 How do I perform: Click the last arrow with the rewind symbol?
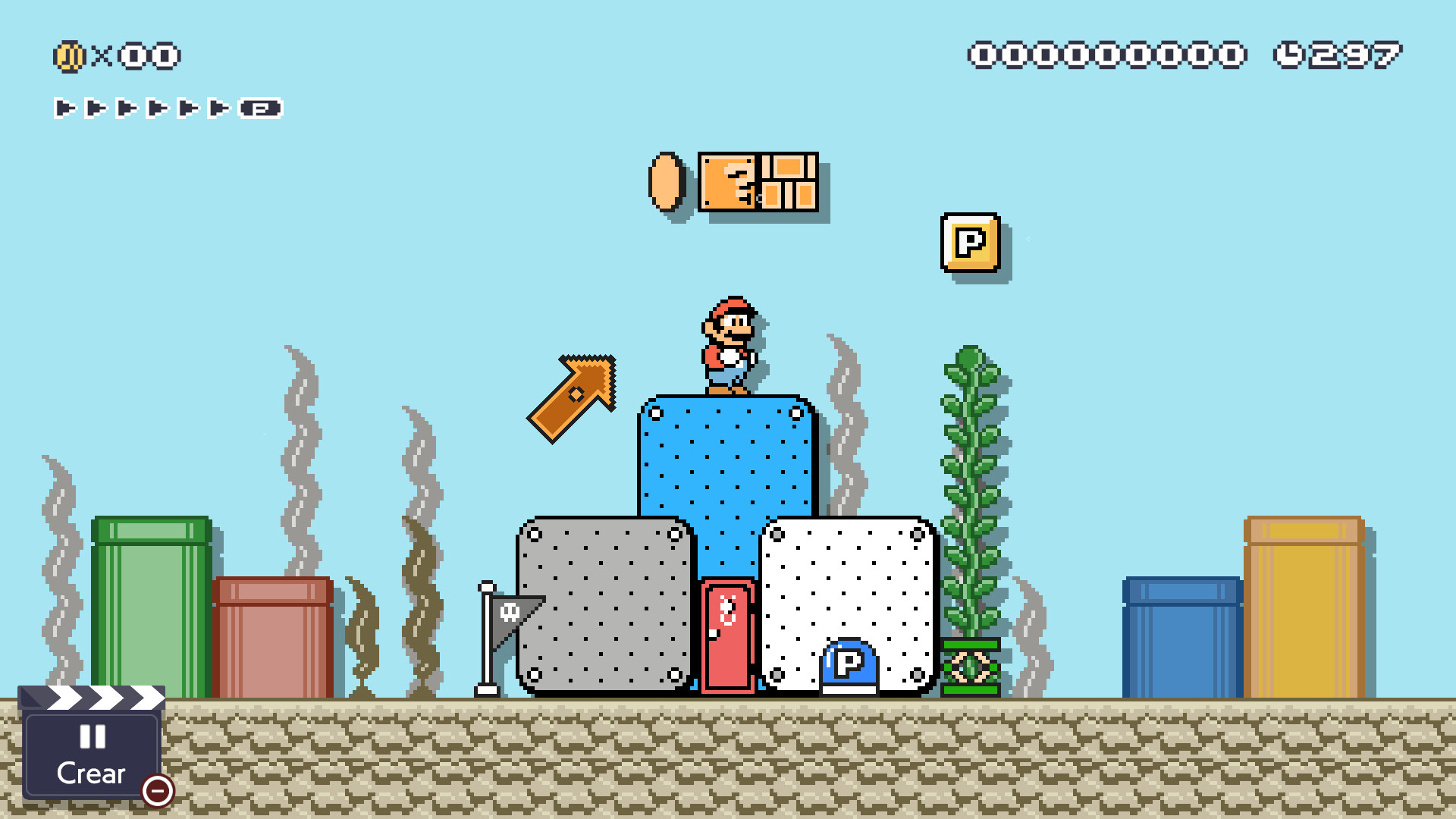click(262, 107)
